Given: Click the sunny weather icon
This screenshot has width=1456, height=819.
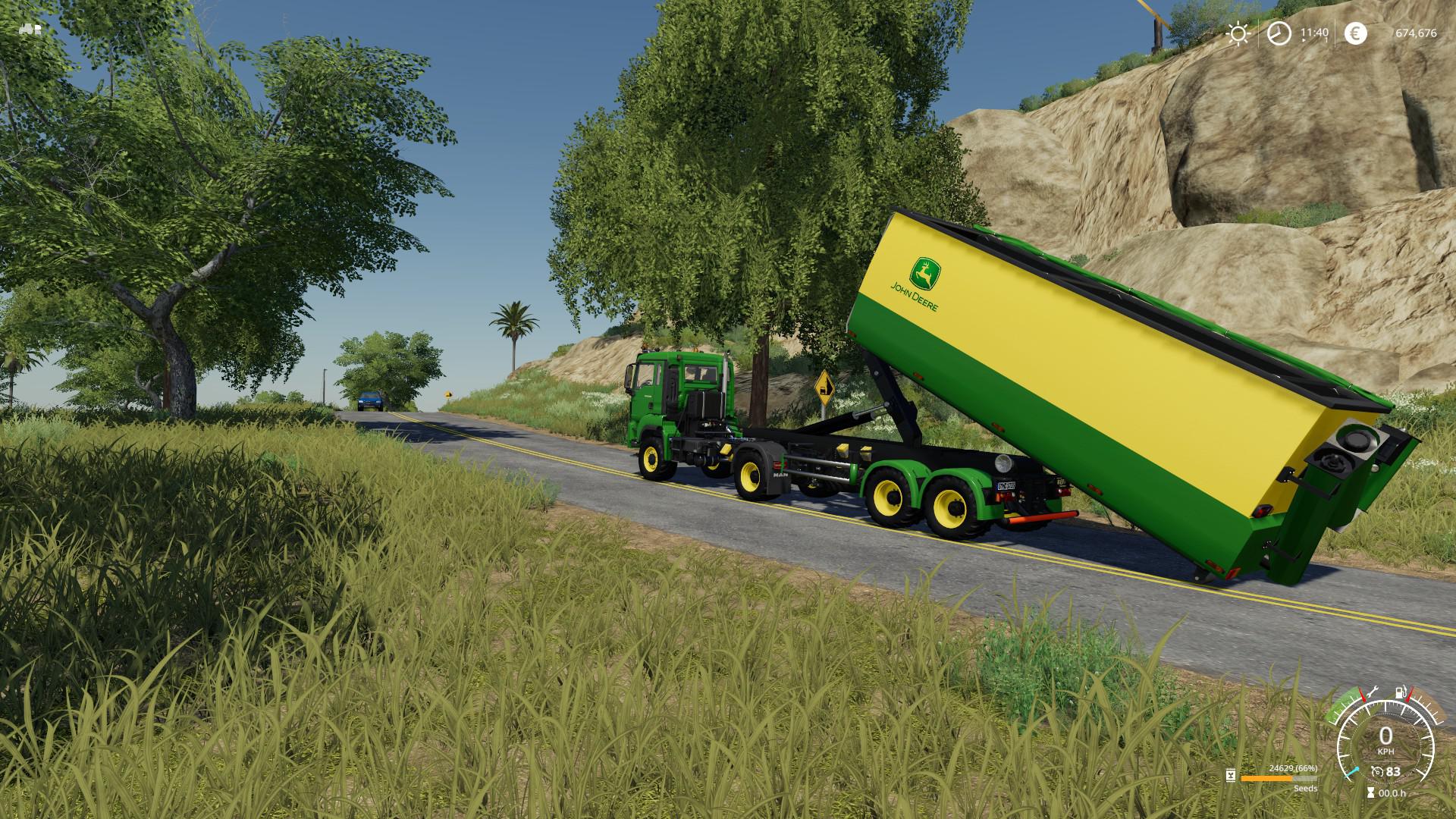Looking at the screenshot, I should click(1238, 33).
